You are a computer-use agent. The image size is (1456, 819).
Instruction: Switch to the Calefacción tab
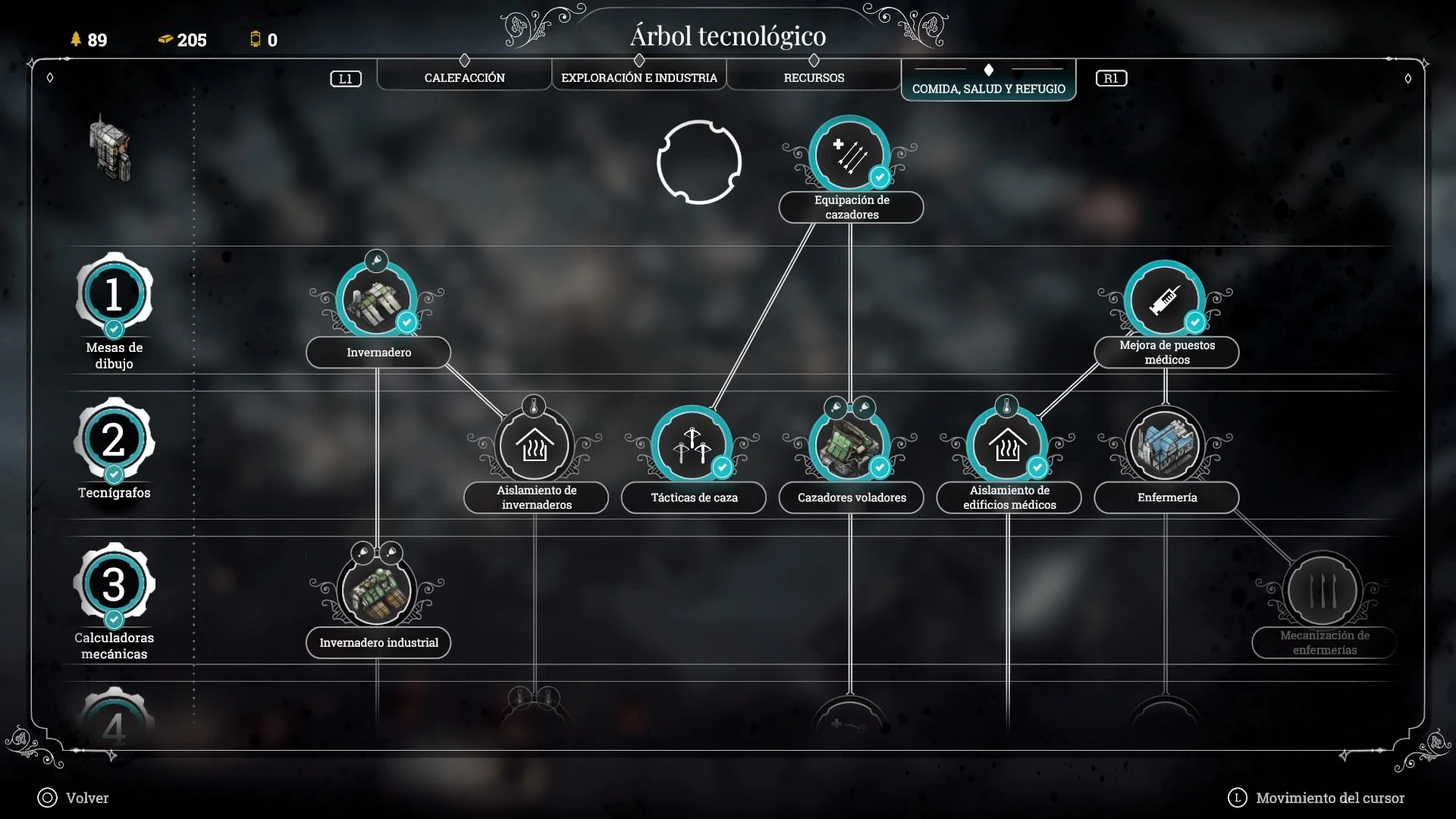pos(464,77)
